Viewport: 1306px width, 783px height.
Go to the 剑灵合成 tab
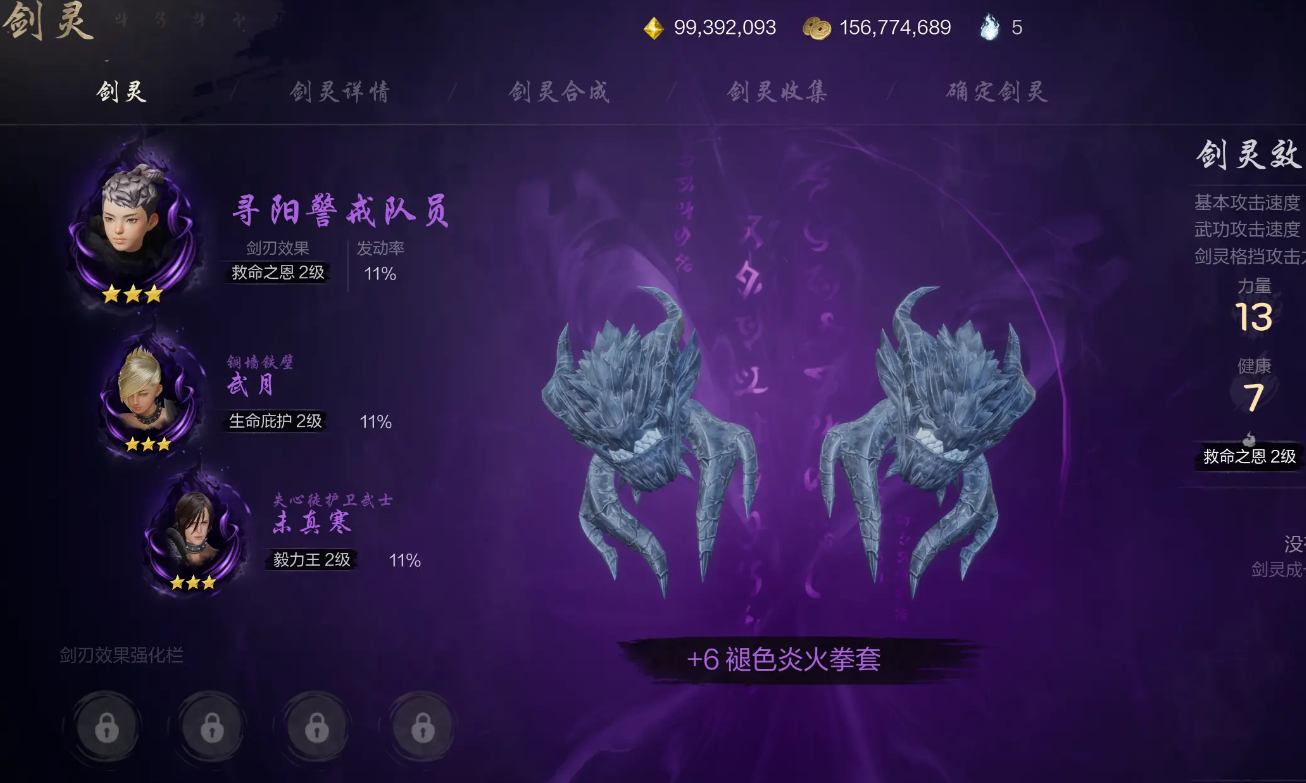558,92
